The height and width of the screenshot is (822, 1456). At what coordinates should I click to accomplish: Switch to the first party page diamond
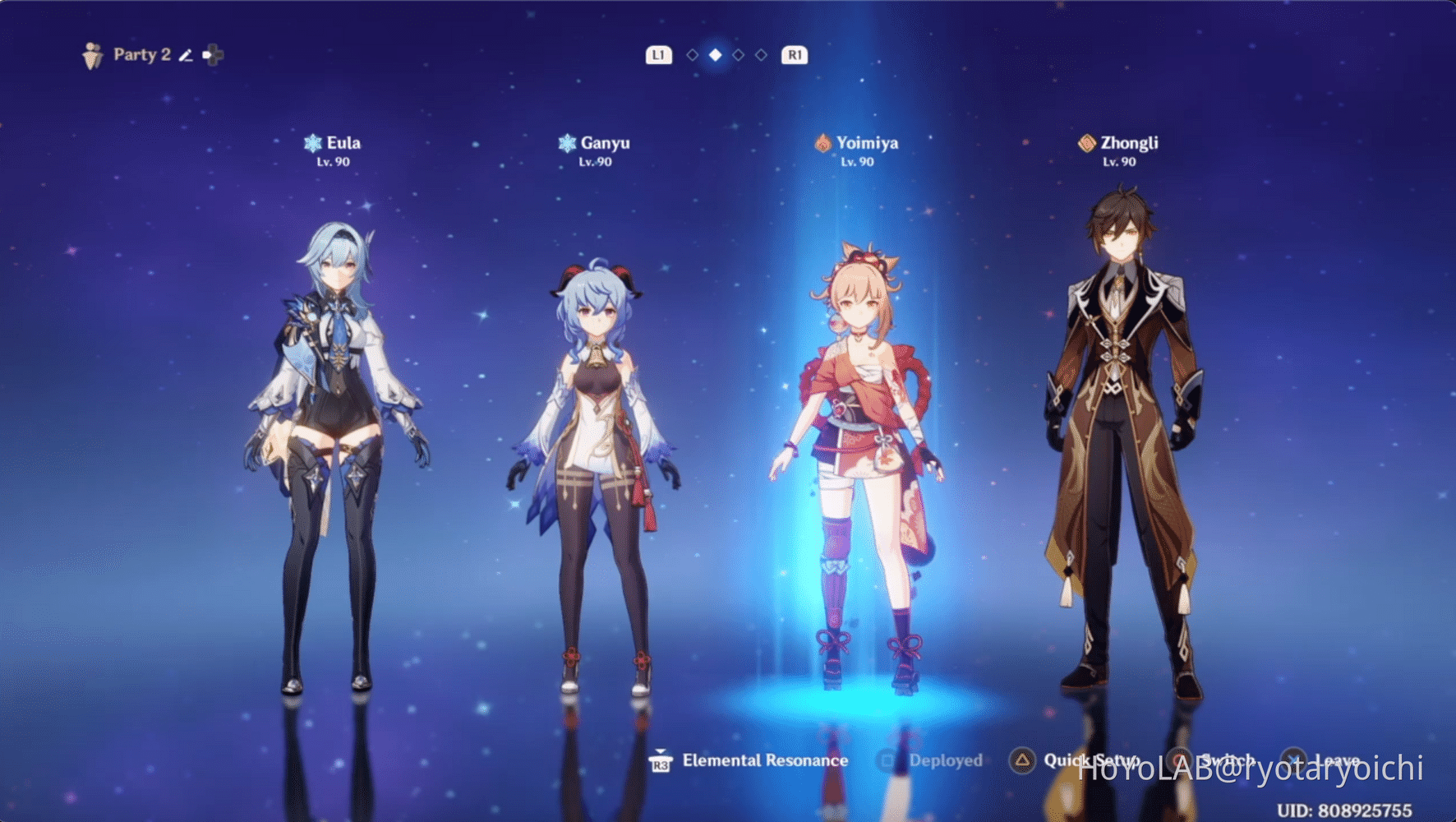click(693, 55)
